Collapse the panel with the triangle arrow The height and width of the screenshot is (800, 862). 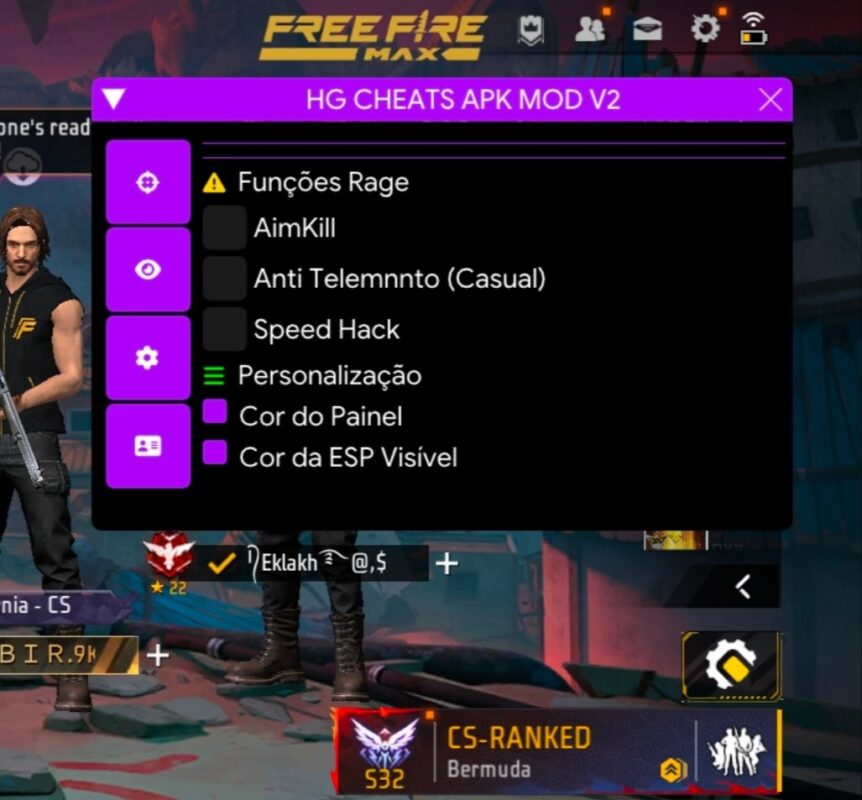click(114, 99)
